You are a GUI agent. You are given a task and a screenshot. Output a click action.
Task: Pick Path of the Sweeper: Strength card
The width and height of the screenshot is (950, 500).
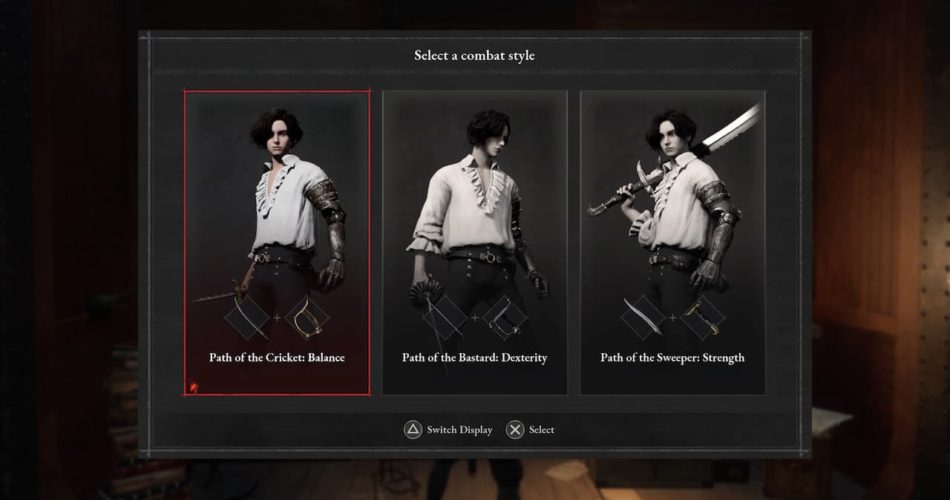(x=672, y=242)
